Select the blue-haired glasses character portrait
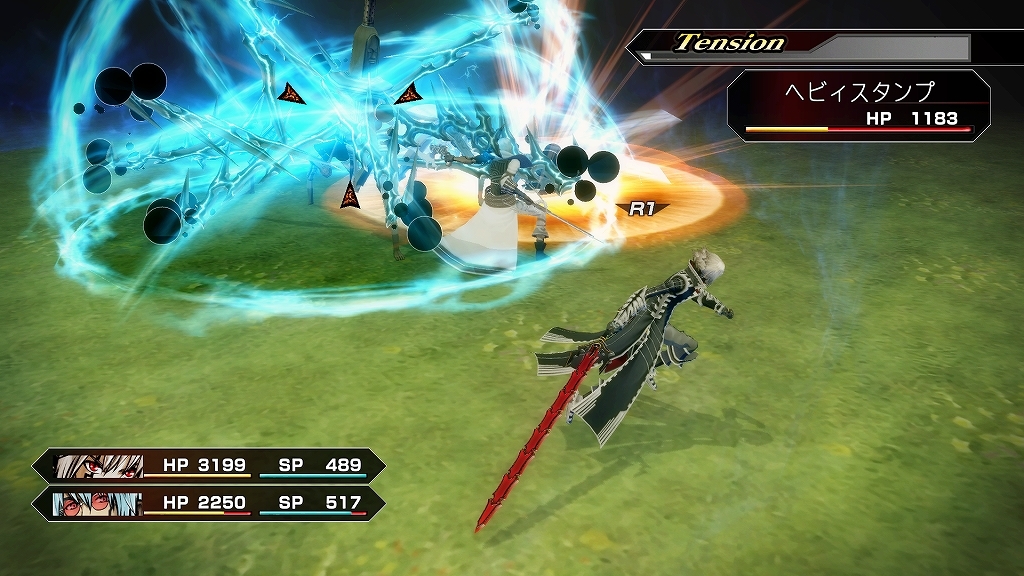This screenshot has height=576, width=1024. [x=98, y=503]
